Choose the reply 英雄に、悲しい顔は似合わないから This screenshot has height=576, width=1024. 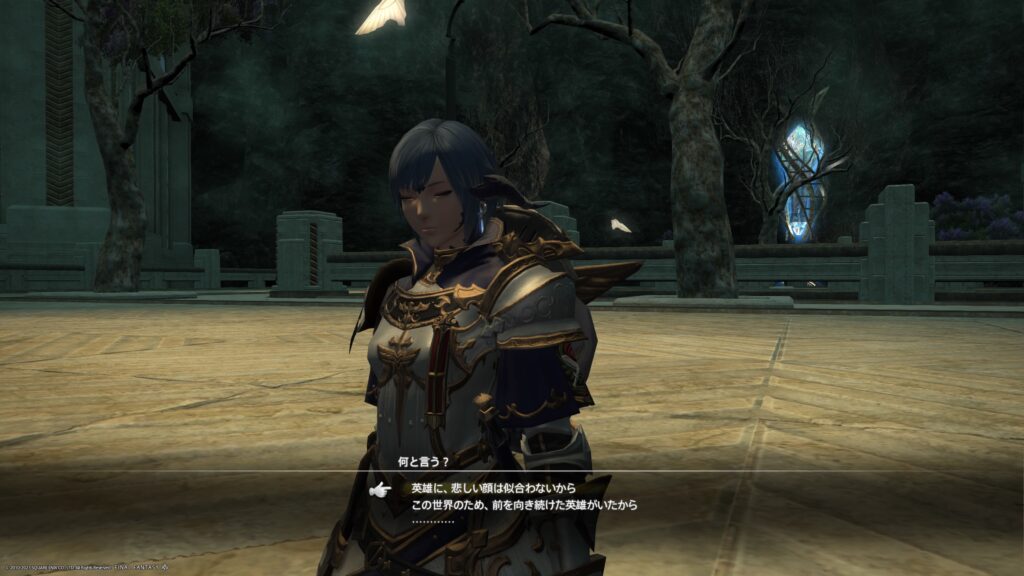pyautogui.click(x=492, y=489)
